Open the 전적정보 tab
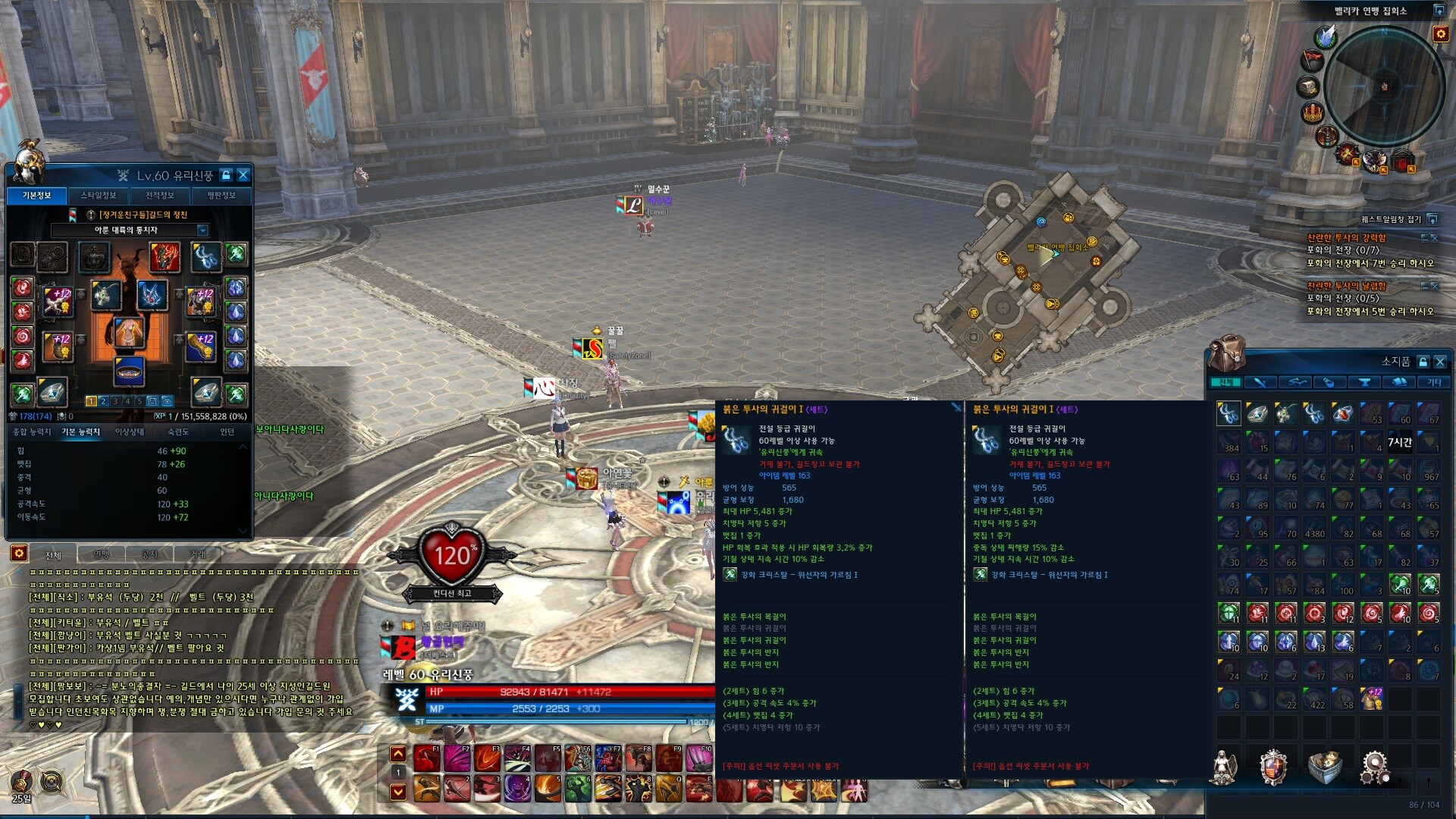Viewport: 1456px width, 819px height. coord(160,196)
